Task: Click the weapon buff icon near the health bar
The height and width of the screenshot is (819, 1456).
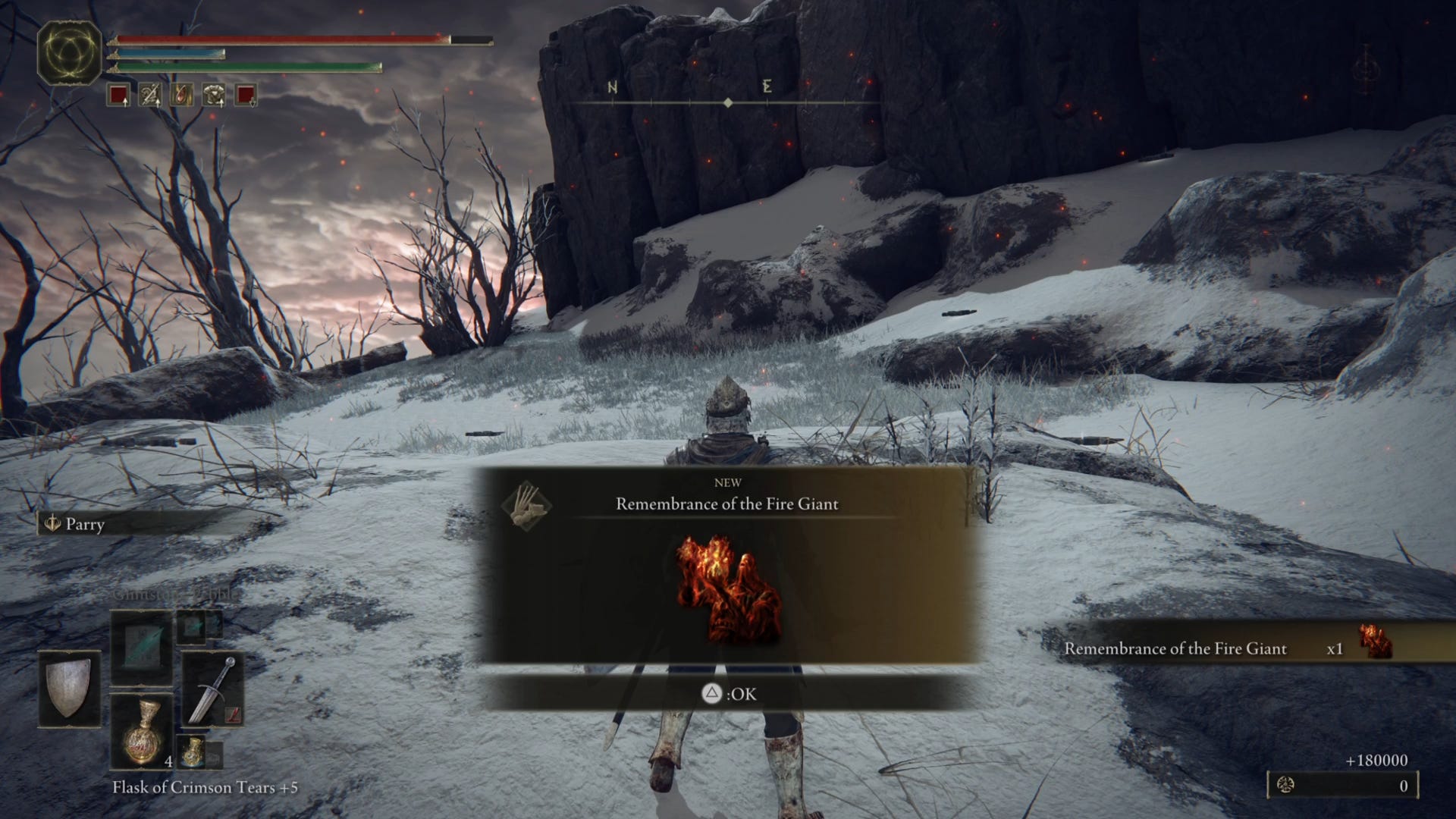Action: point(150,93)
